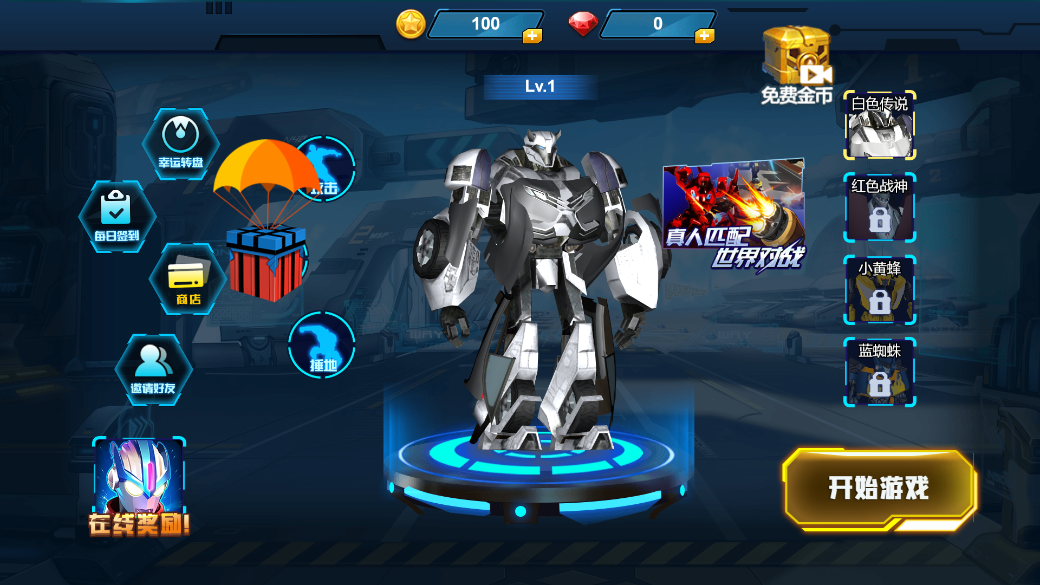View the 捶地 ground-pound skill
Viewport: 1040px width, 585px height.
pyautogui.click(x=322, y=345)
